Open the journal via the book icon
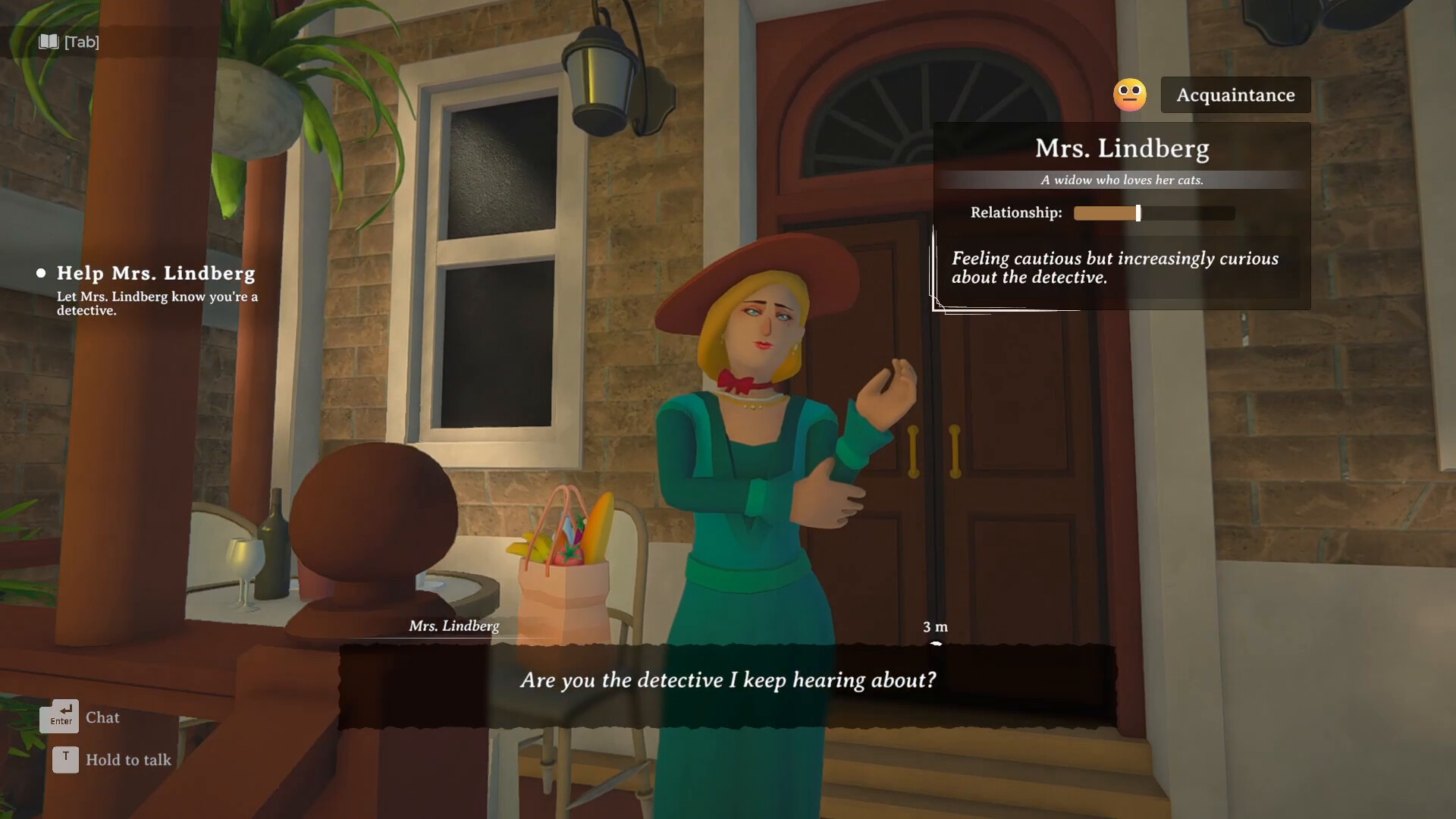The width and height of the screenshot is (1456, 819). pos(49,42)
